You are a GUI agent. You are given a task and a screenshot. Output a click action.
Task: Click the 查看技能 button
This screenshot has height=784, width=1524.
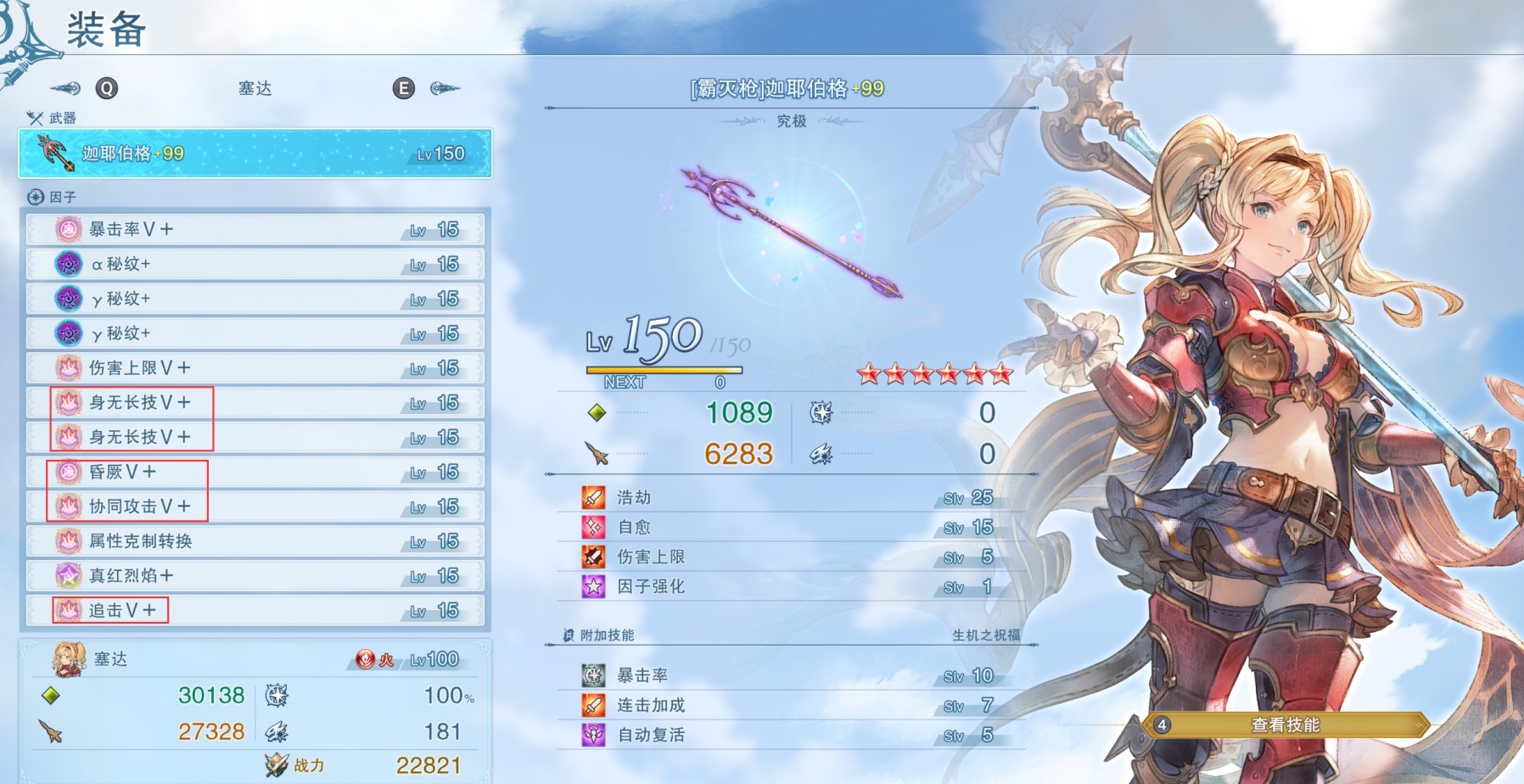[x=1285, y=725]
